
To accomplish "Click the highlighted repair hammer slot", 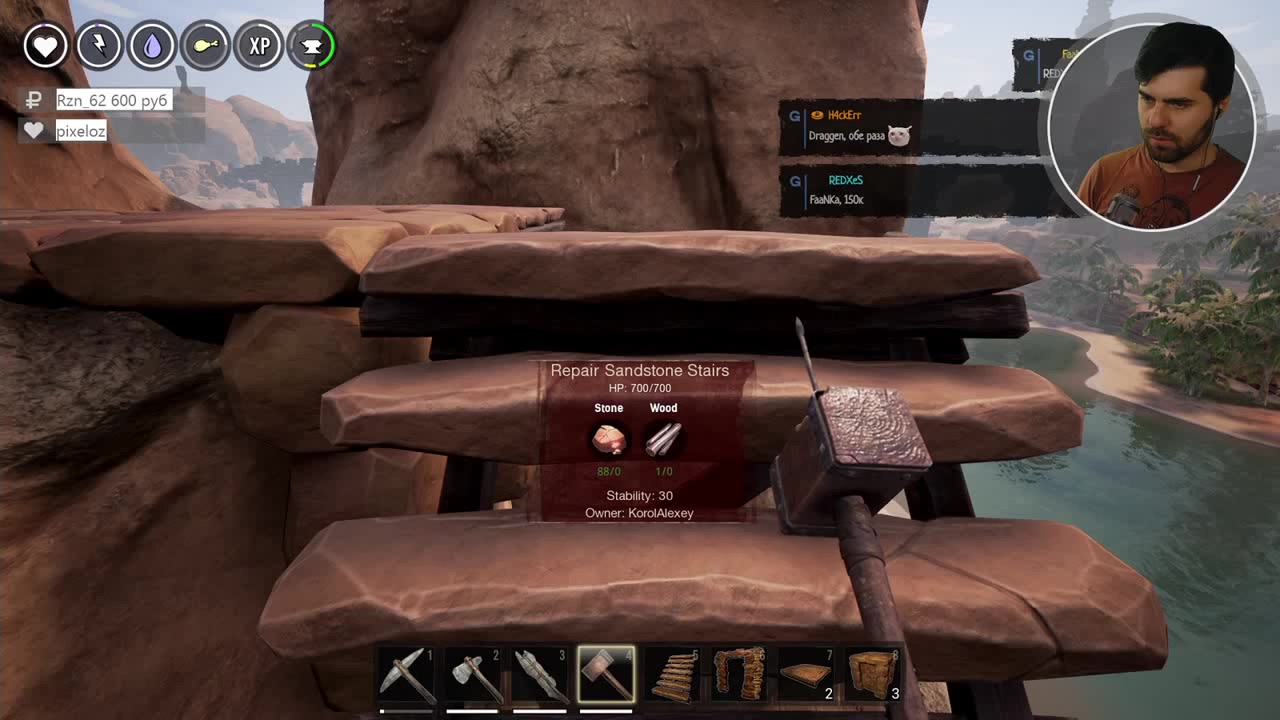I will point(606,674).
